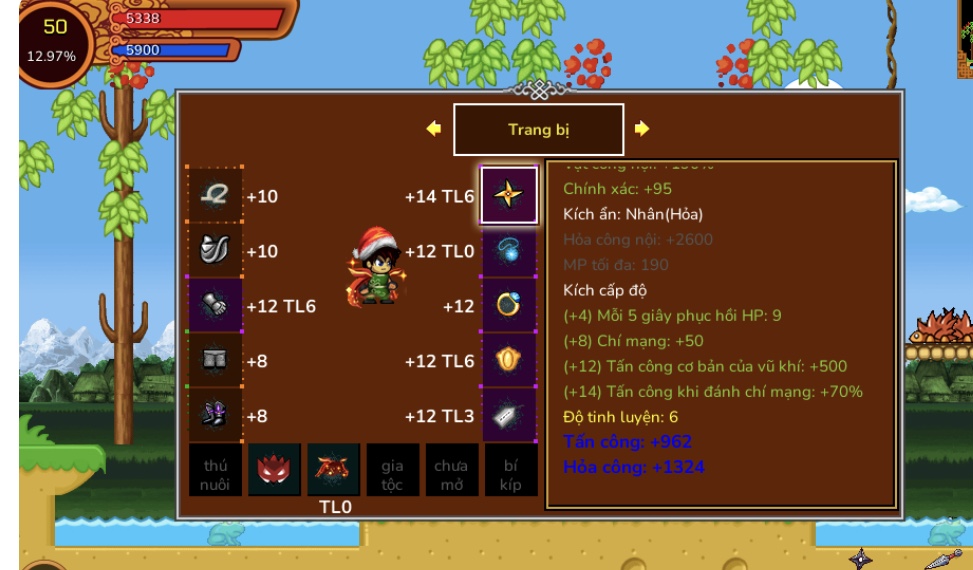
Task: Click the trousers equipment slot
Action: pyautogui.click(x=216, y=360)
